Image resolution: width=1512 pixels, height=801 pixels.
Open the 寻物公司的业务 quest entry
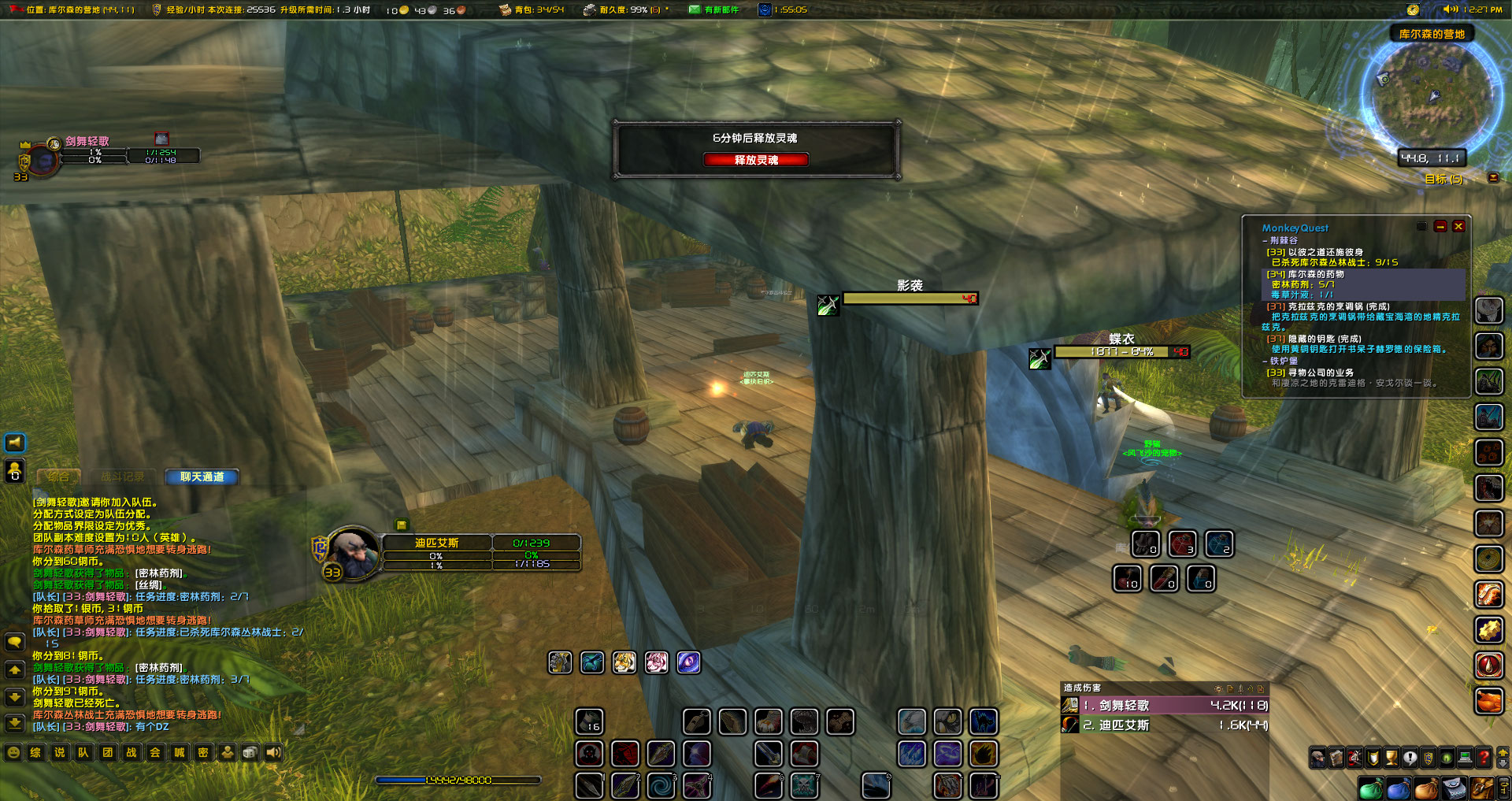click(1321, 373)
